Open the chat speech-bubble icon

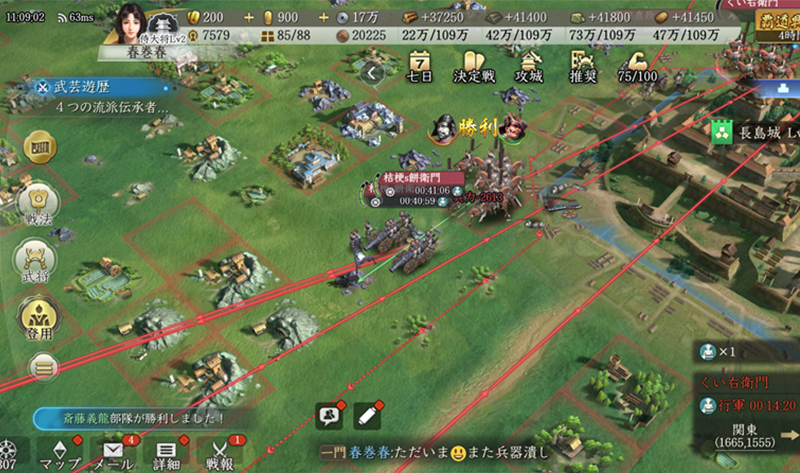click(329, 414)
